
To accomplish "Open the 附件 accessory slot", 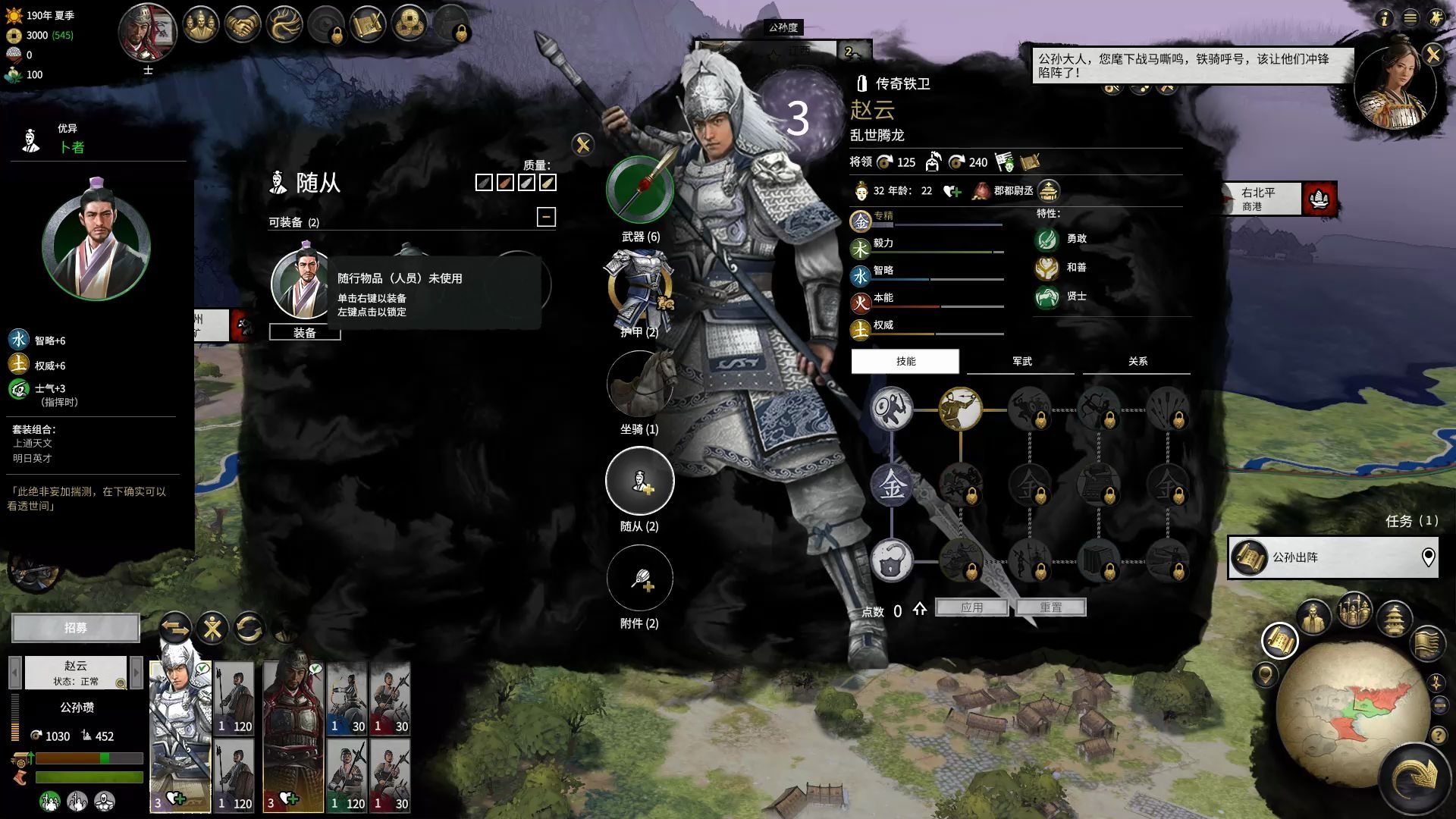I will click(x=640, y=578).
